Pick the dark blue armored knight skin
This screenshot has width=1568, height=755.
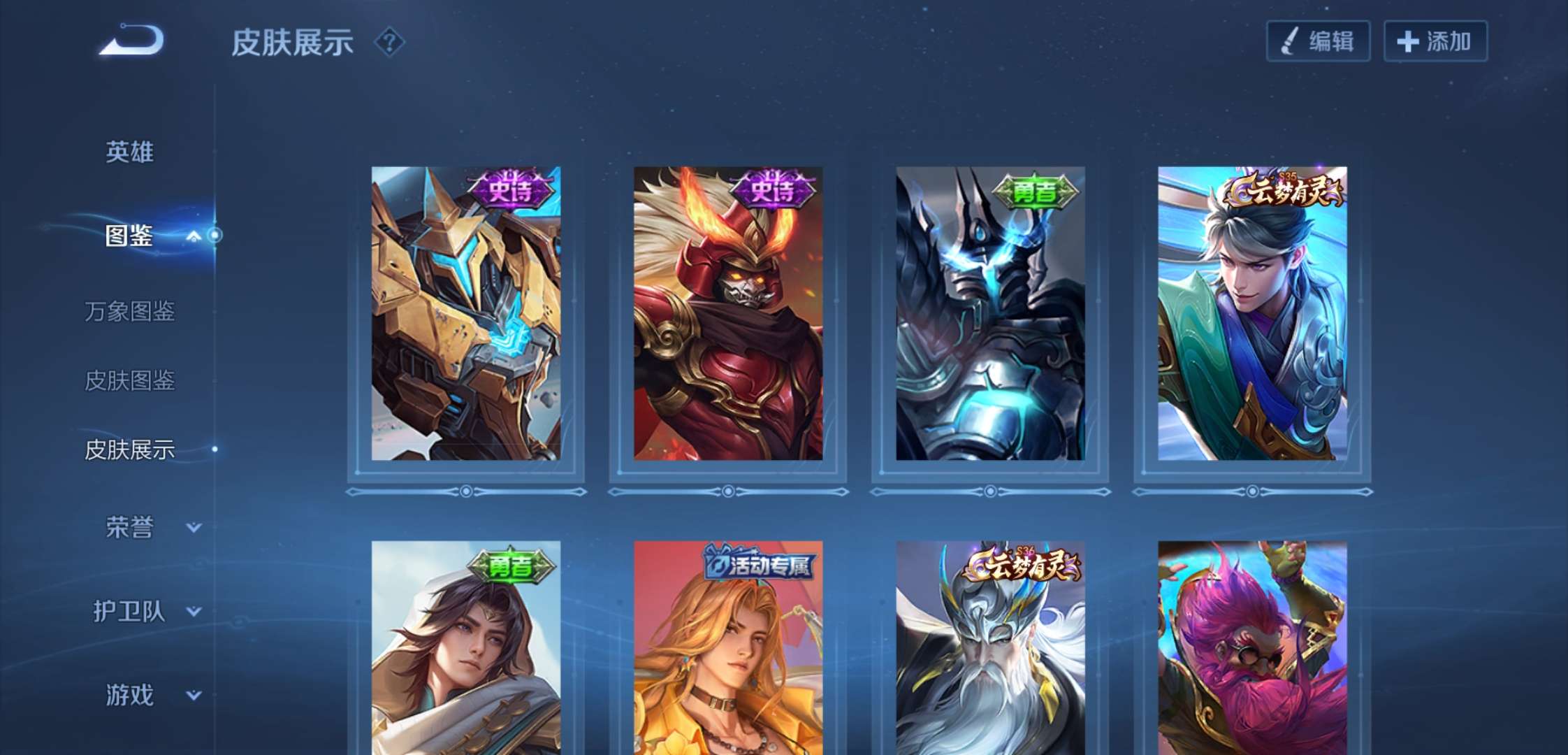click(990, 313)
